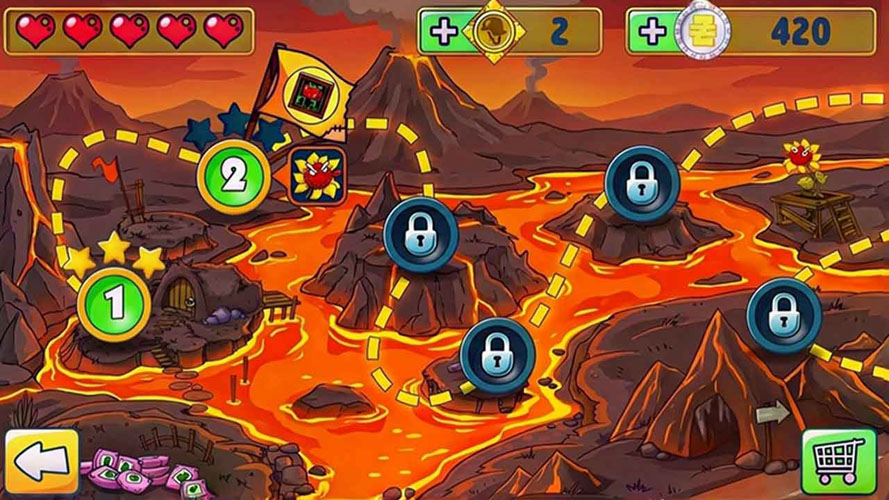Choose the level 2 node
889x500 pixels.
coord(233,177)
